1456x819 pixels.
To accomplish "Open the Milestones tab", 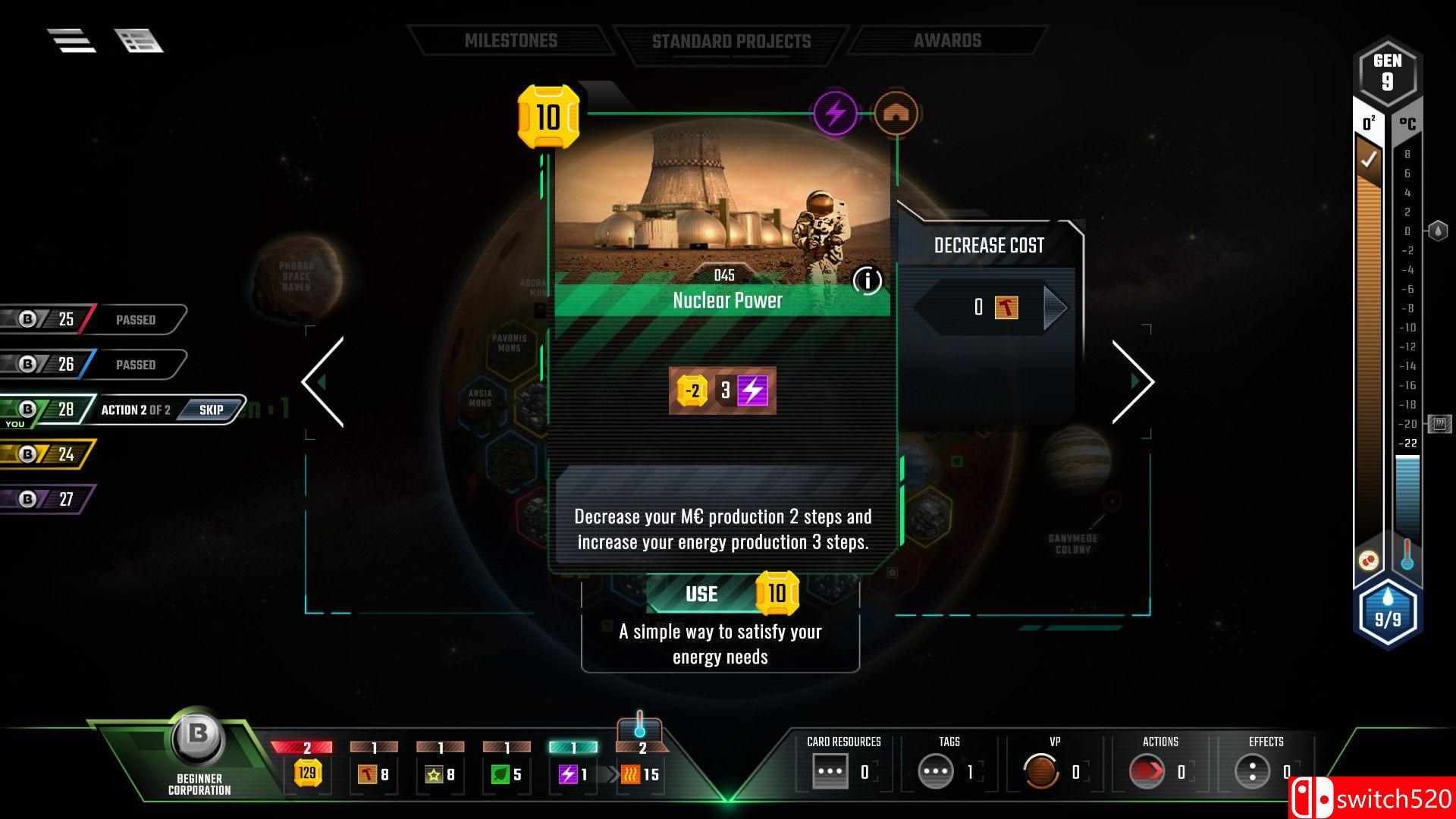I will click(510, 41).
